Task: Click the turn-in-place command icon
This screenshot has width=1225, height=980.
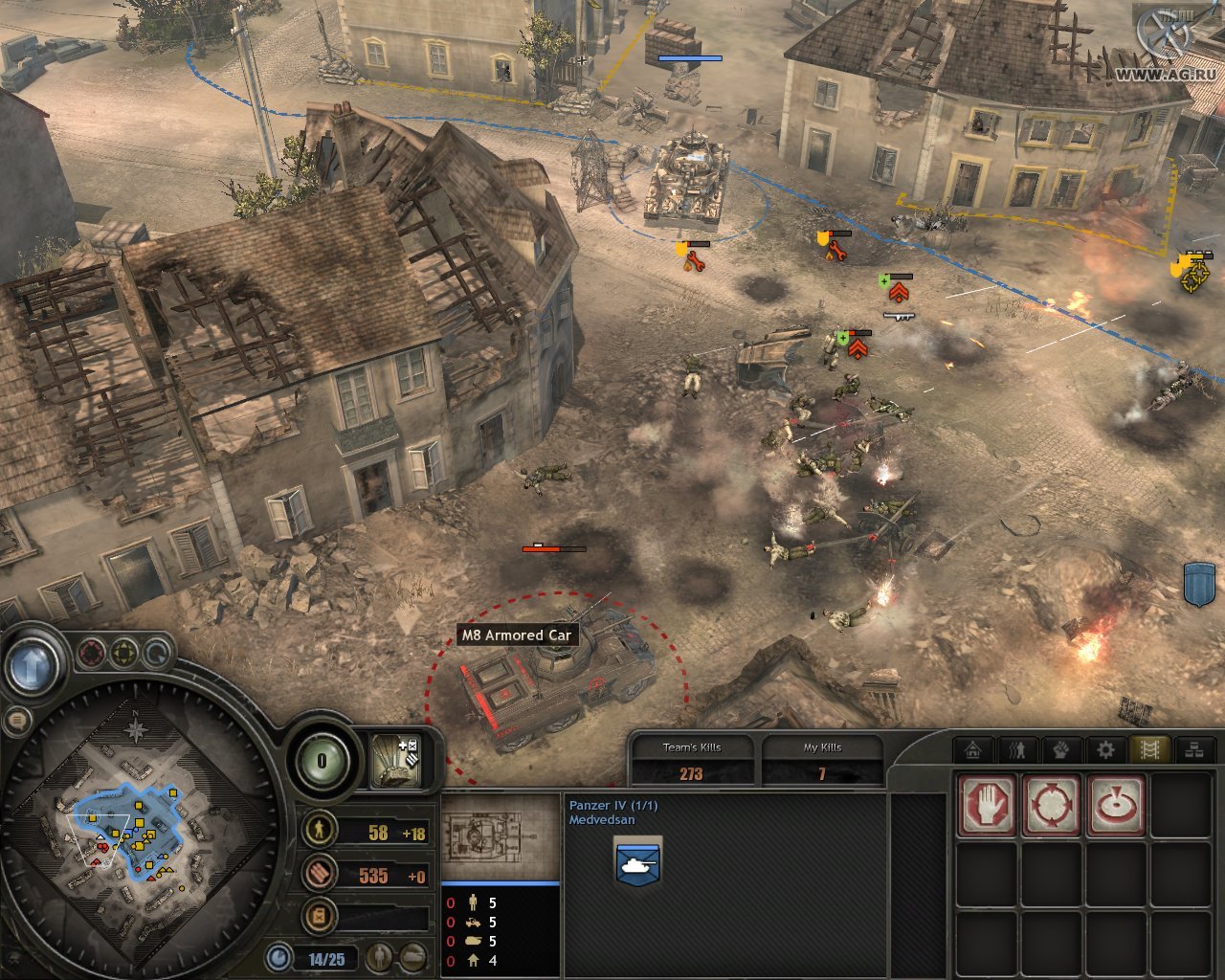Action: pyautogui.click(x=1117, y=804)
